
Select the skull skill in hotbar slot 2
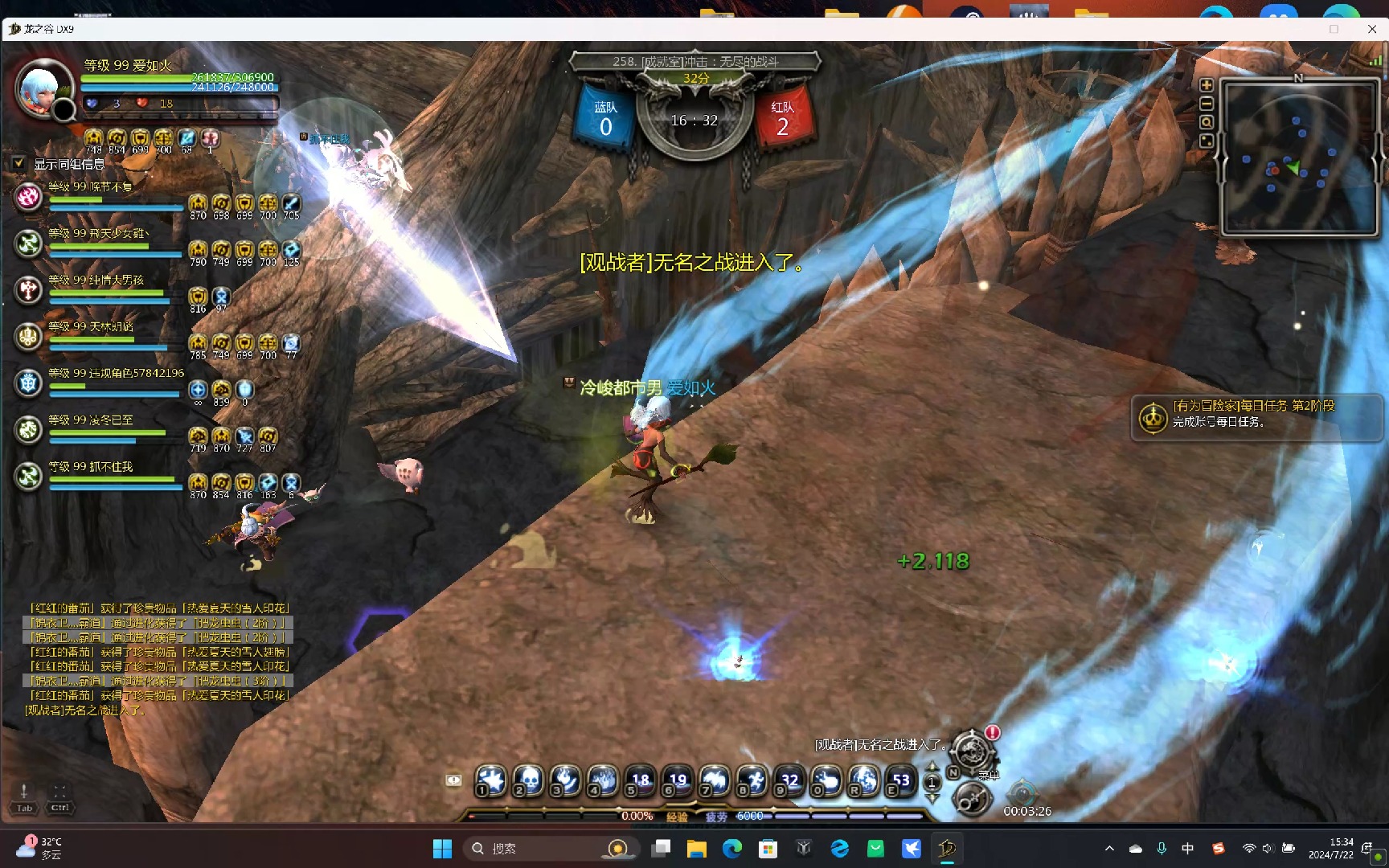pyautogui.click(x=527, y=781)
